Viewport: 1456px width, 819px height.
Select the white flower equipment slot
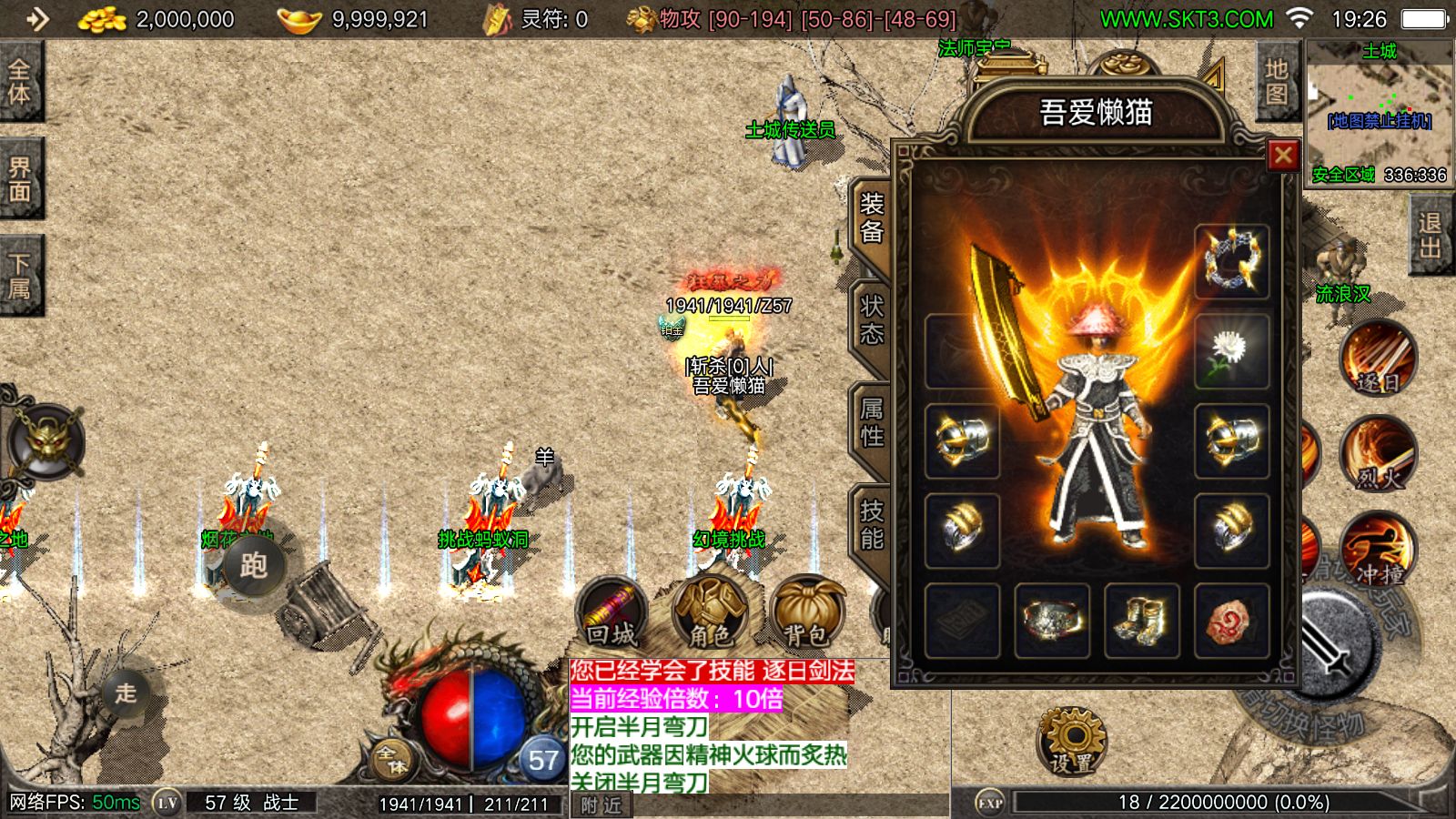point(1231,350)
